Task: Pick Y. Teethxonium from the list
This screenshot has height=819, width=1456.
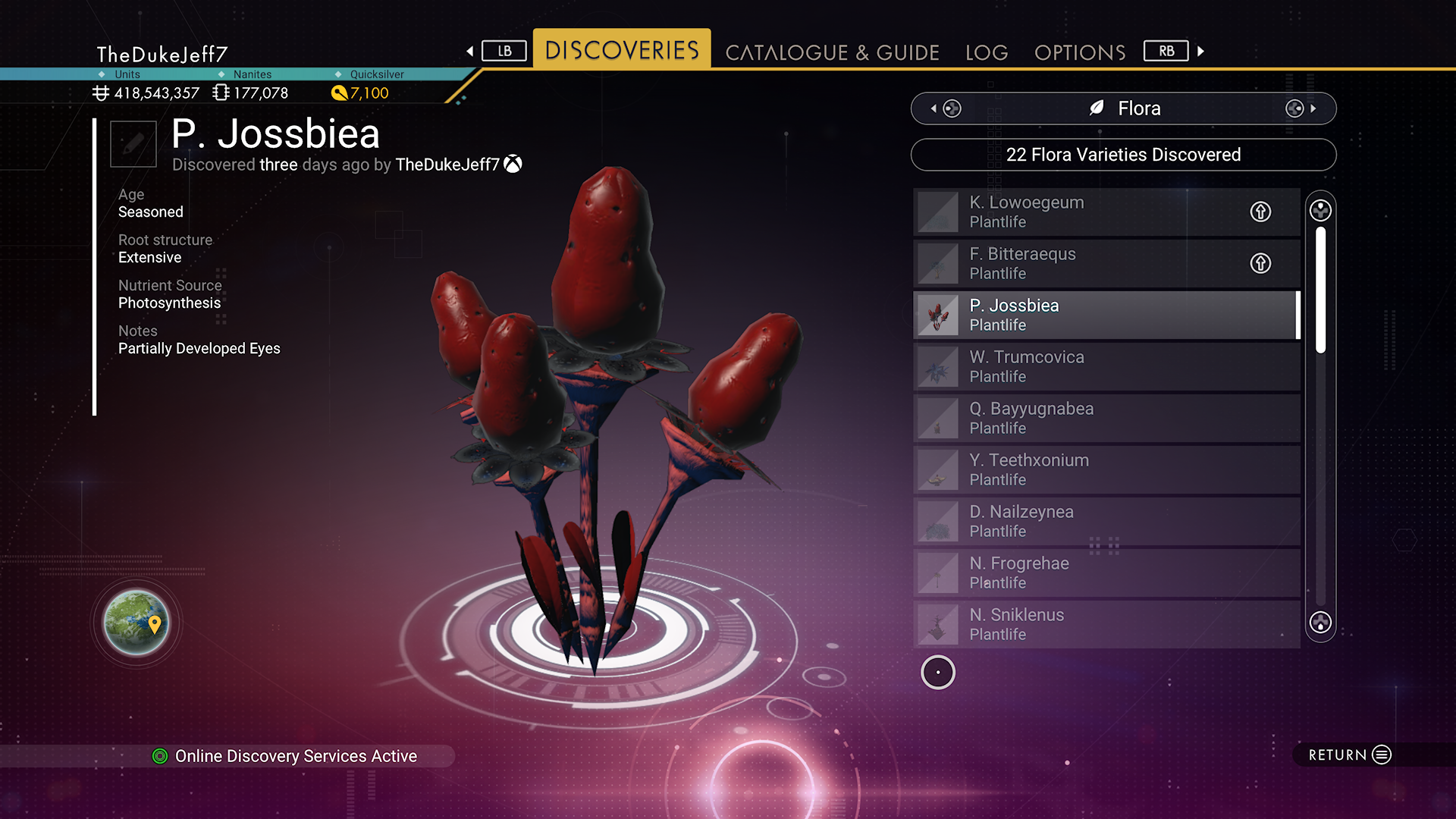Action: tap(1106, 469)
